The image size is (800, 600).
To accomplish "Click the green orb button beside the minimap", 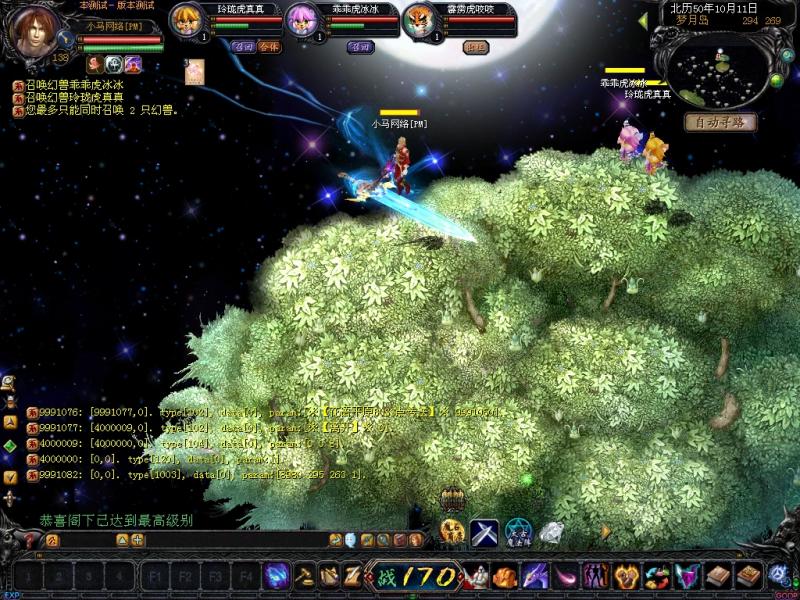I will 774,80.
